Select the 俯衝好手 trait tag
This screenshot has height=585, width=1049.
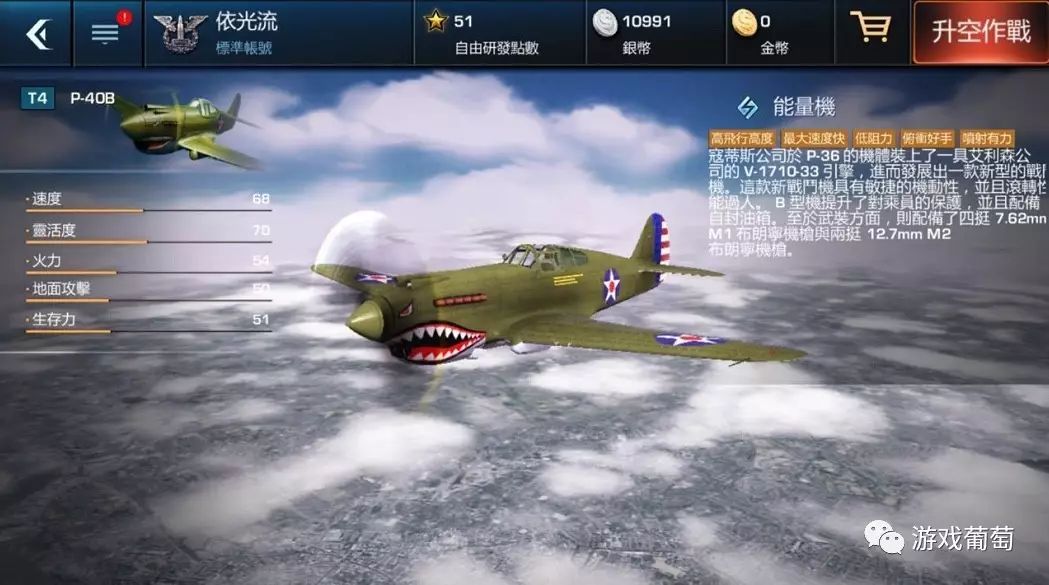pyautogui.click(x=926, y=138)
